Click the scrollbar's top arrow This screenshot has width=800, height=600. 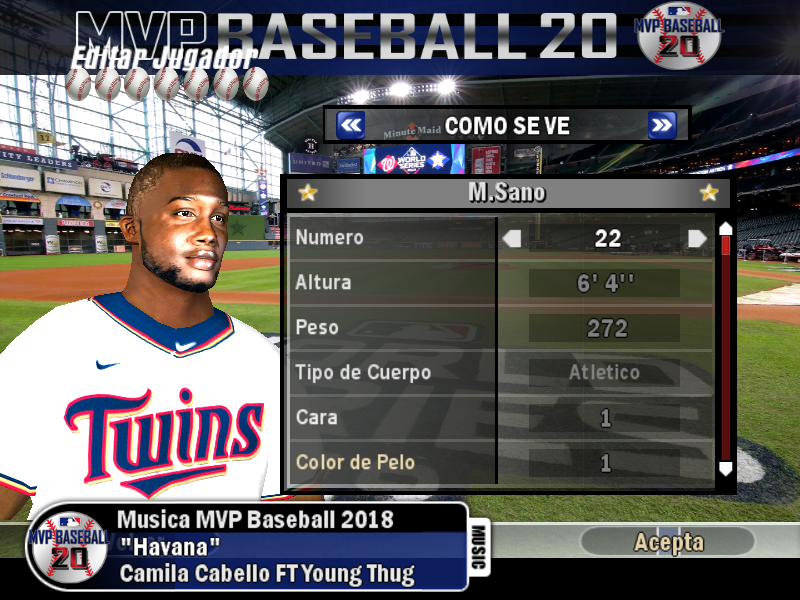726,229
